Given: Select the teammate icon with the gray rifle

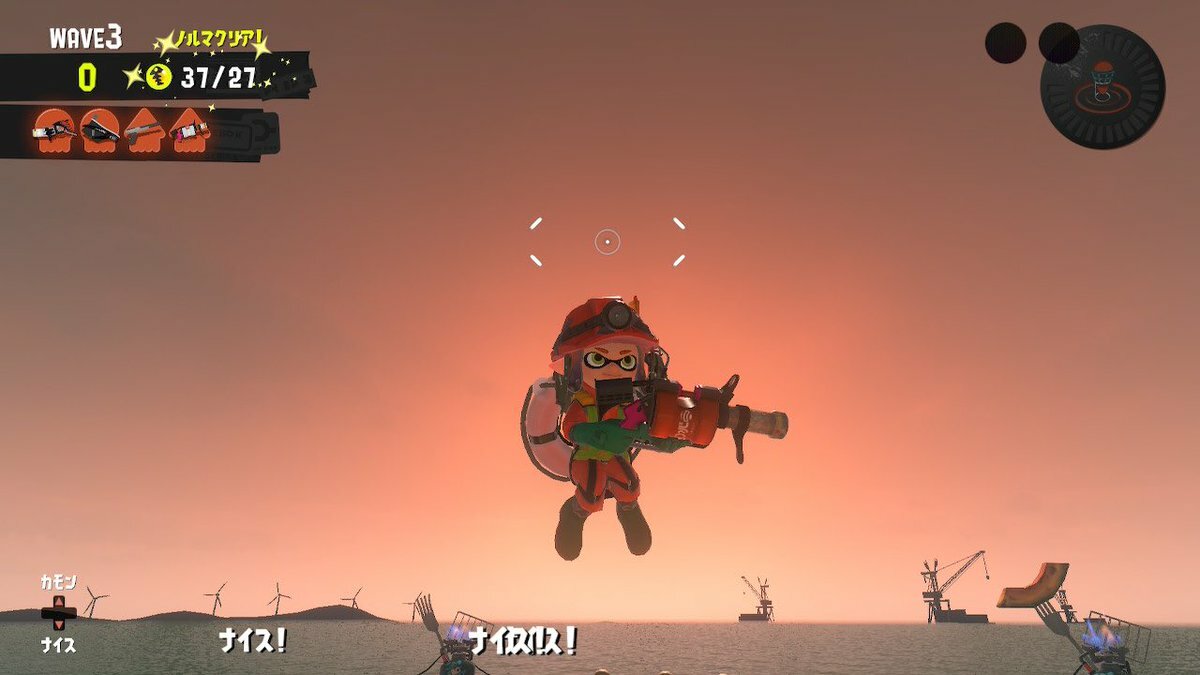Looking at the screenshot, I should click(145, 130).
